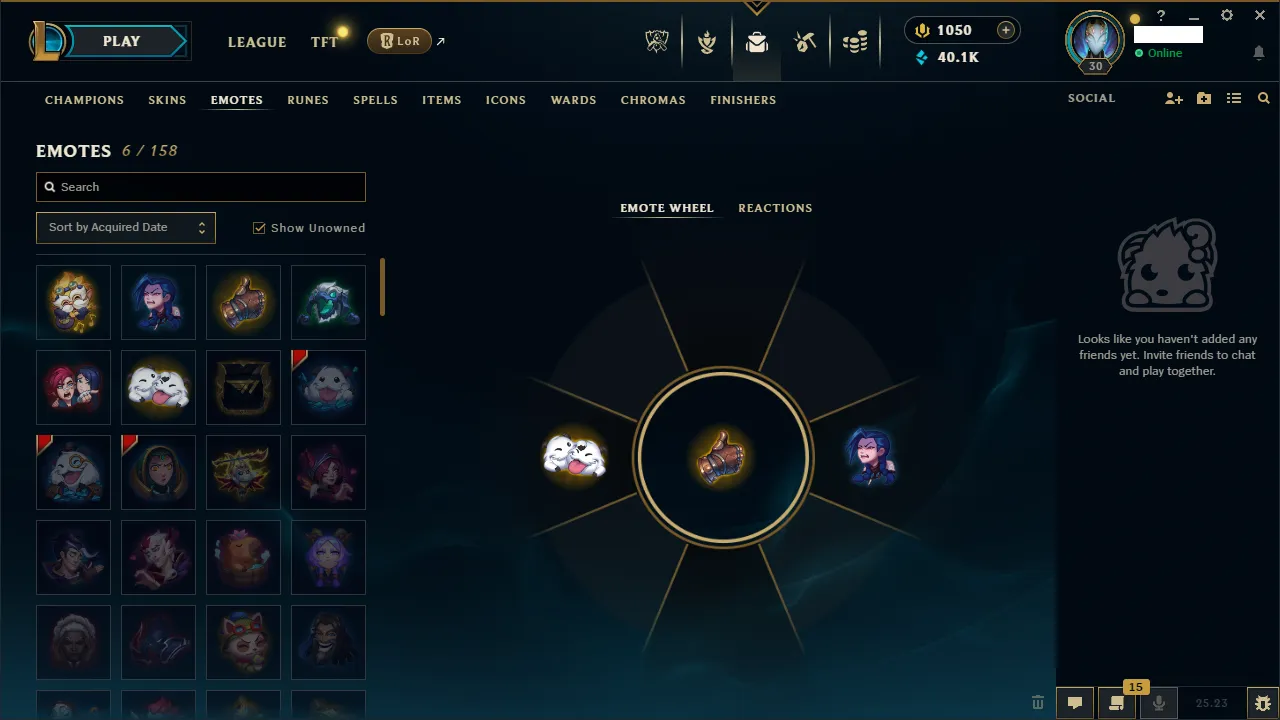Switch to the Reactions tab
The image size is (1280, 720).
click(x=775, y=207)
